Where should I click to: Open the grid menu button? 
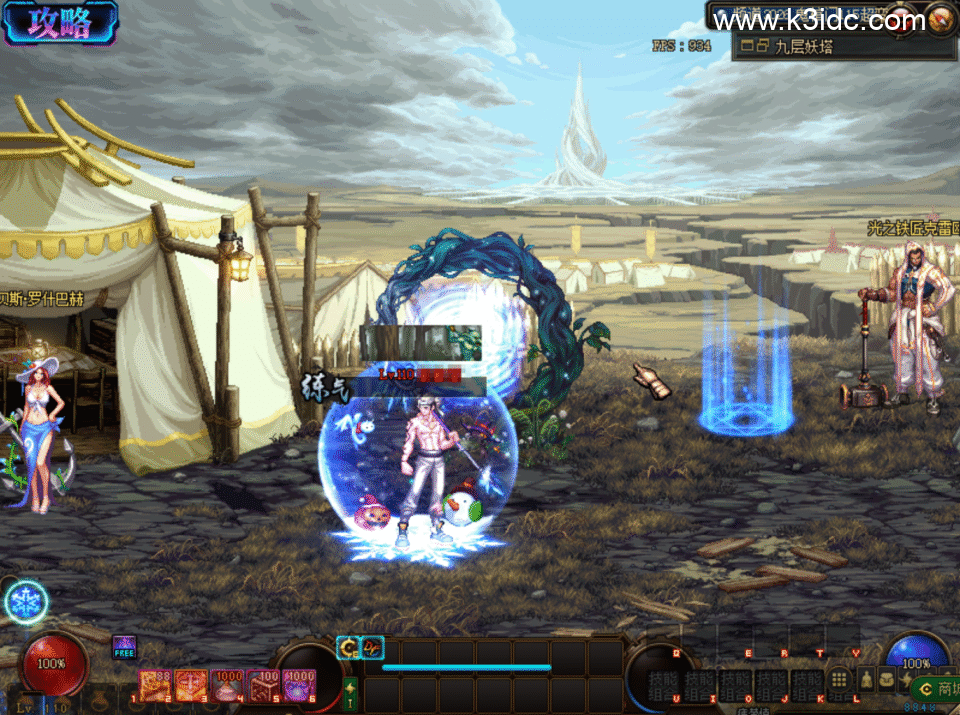[840, 681]
